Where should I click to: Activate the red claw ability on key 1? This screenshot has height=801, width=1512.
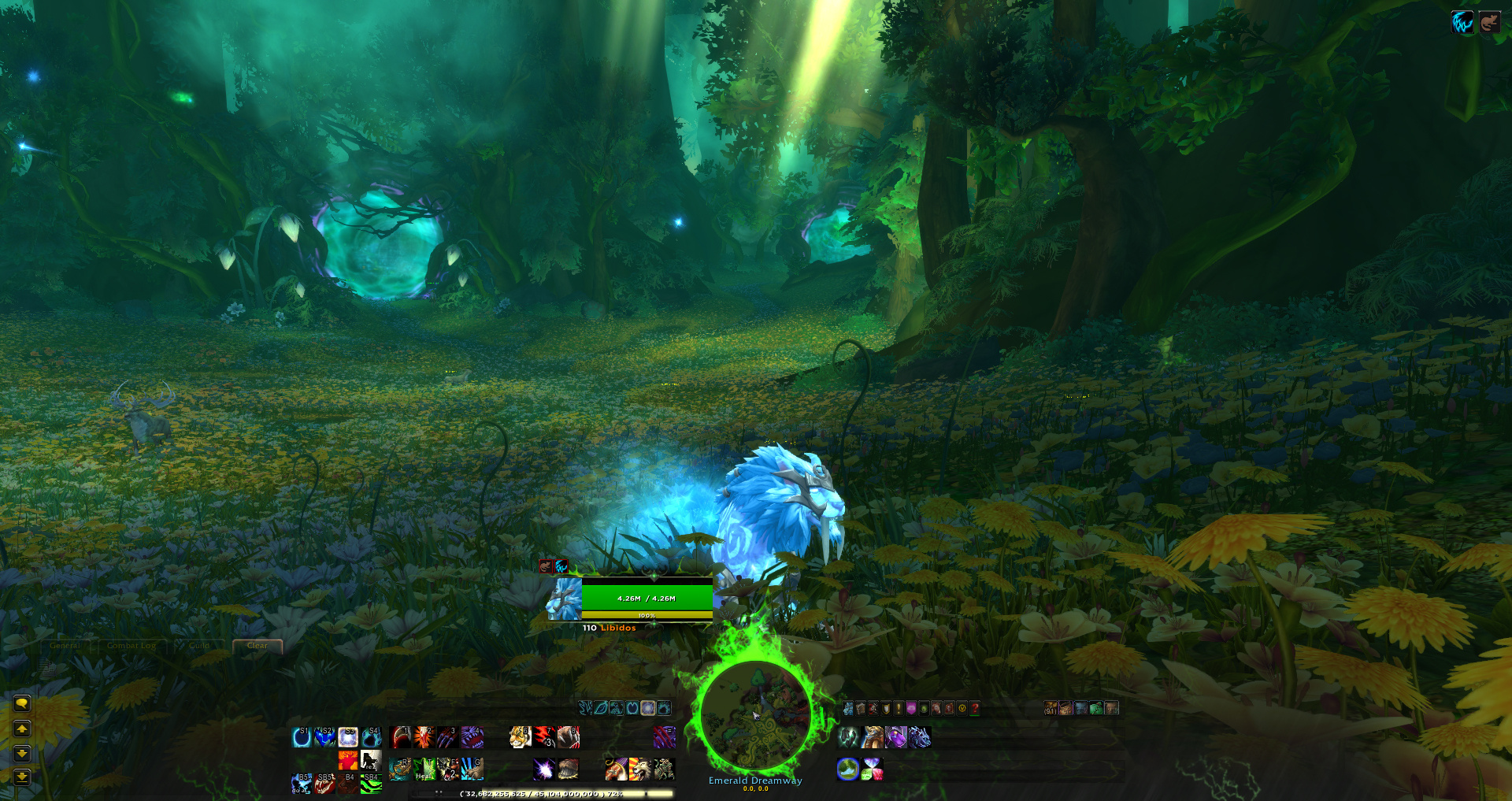click(x=401, y=737)
